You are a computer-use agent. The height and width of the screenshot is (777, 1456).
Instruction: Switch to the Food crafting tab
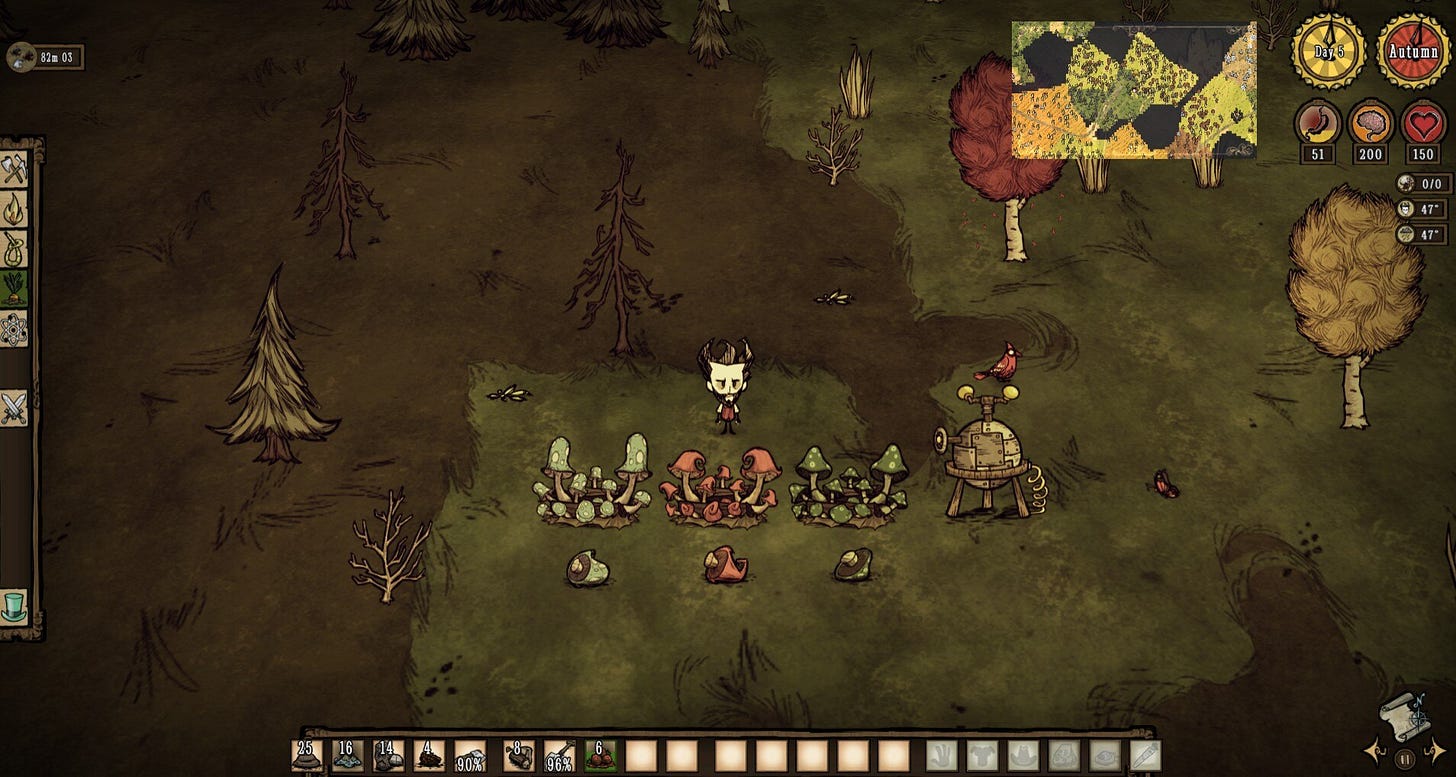14,288
